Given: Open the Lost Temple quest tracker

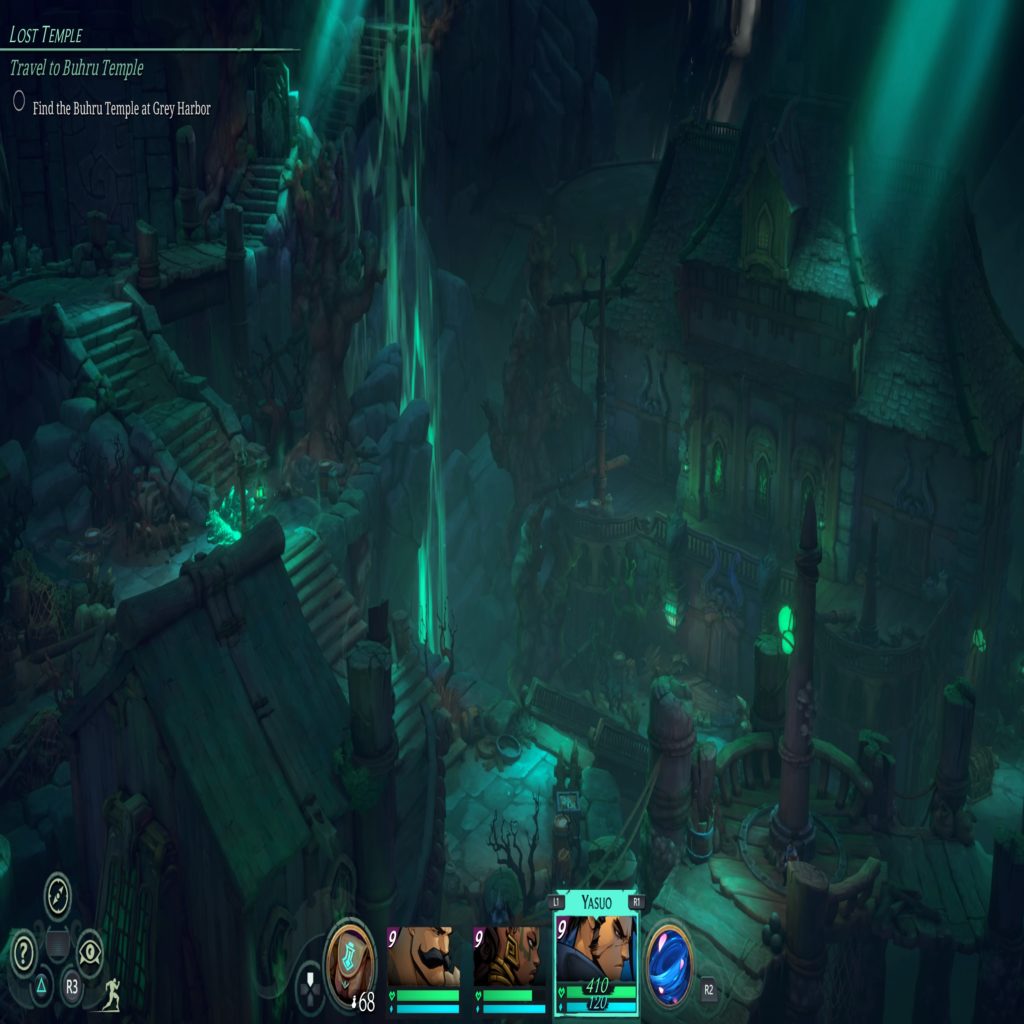Looking at the screenshot, I should click(46, 35).
